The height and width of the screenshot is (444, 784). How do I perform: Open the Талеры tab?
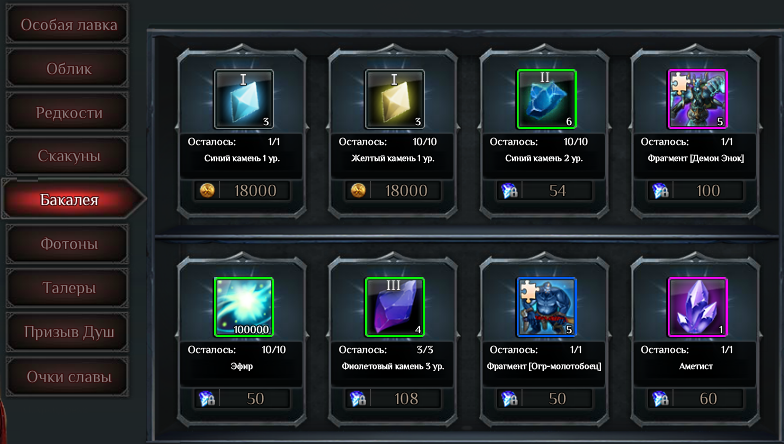tap(68, 288)
